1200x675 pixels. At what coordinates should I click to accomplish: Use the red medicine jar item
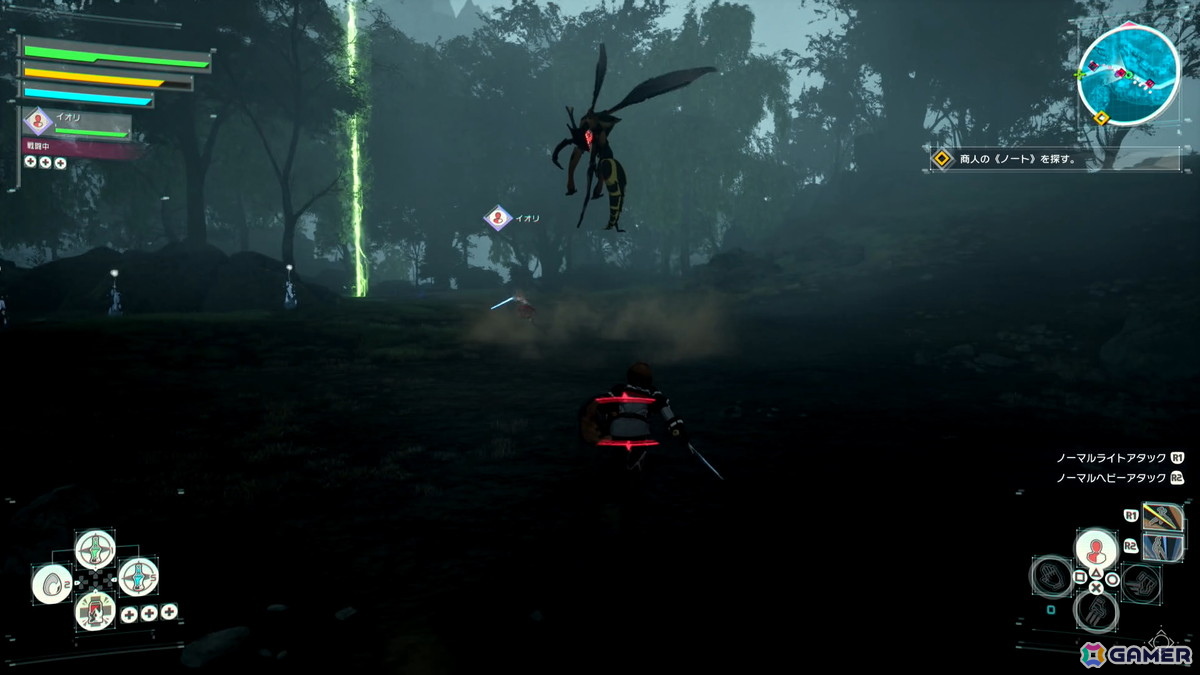[95, 610]
